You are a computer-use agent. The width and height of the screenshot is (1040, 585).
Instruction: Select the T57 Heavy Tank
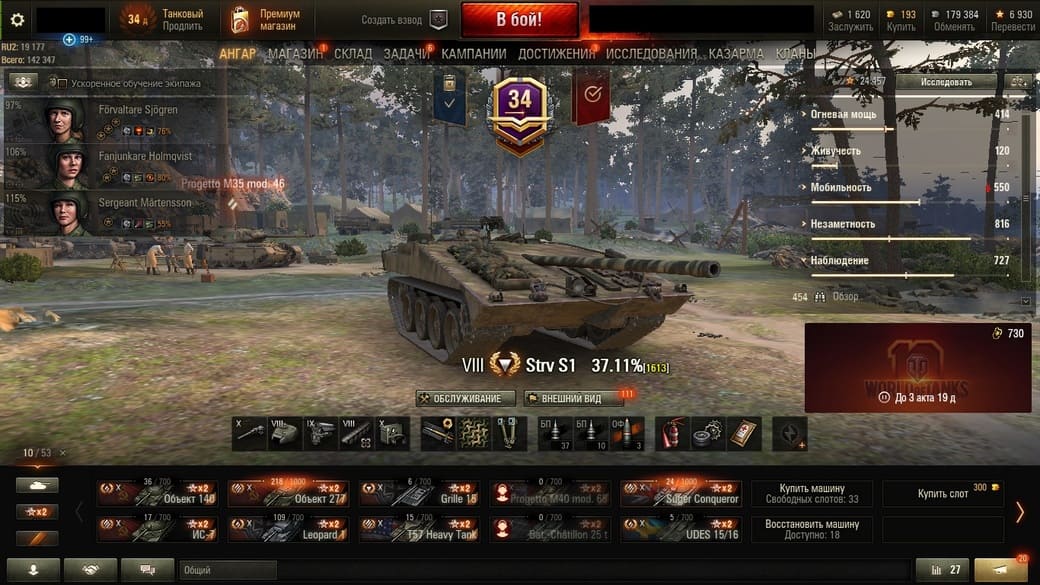tap(420, 529)
